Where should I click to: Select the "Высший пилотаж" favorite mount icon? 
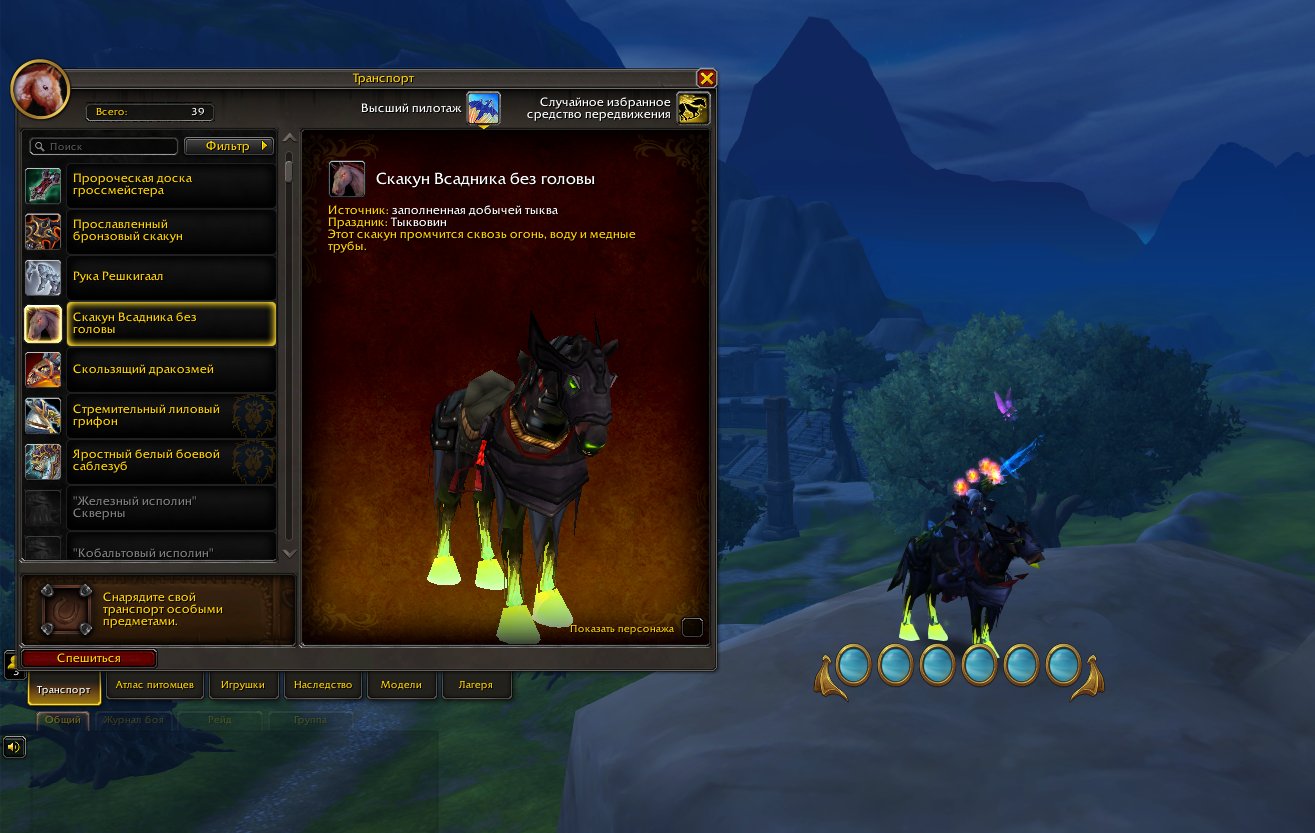click(x=484, y=106)
